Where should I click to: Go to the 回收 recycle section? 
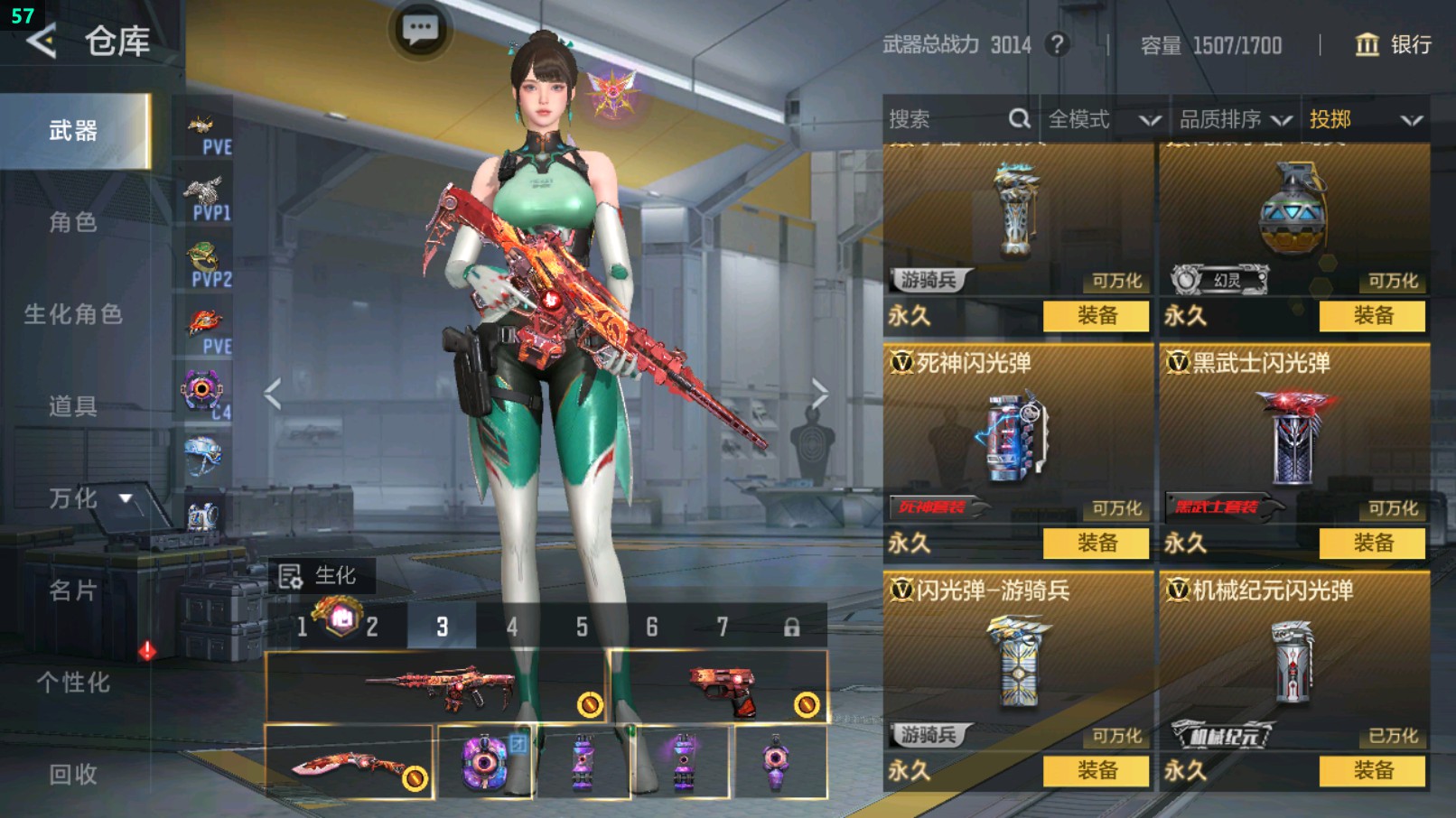coord(73,774)
